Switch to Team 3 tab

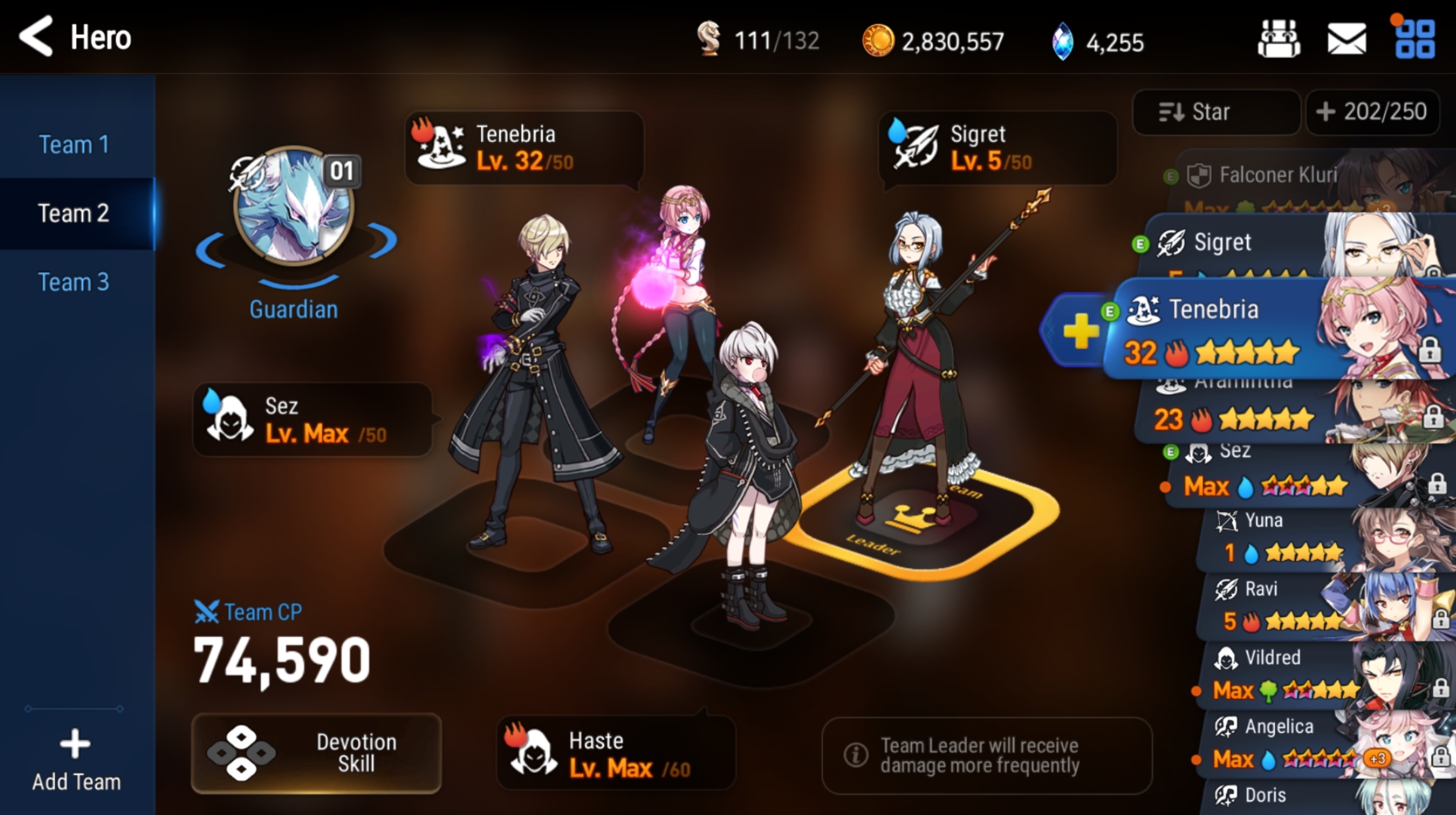[x=75, y=281]
